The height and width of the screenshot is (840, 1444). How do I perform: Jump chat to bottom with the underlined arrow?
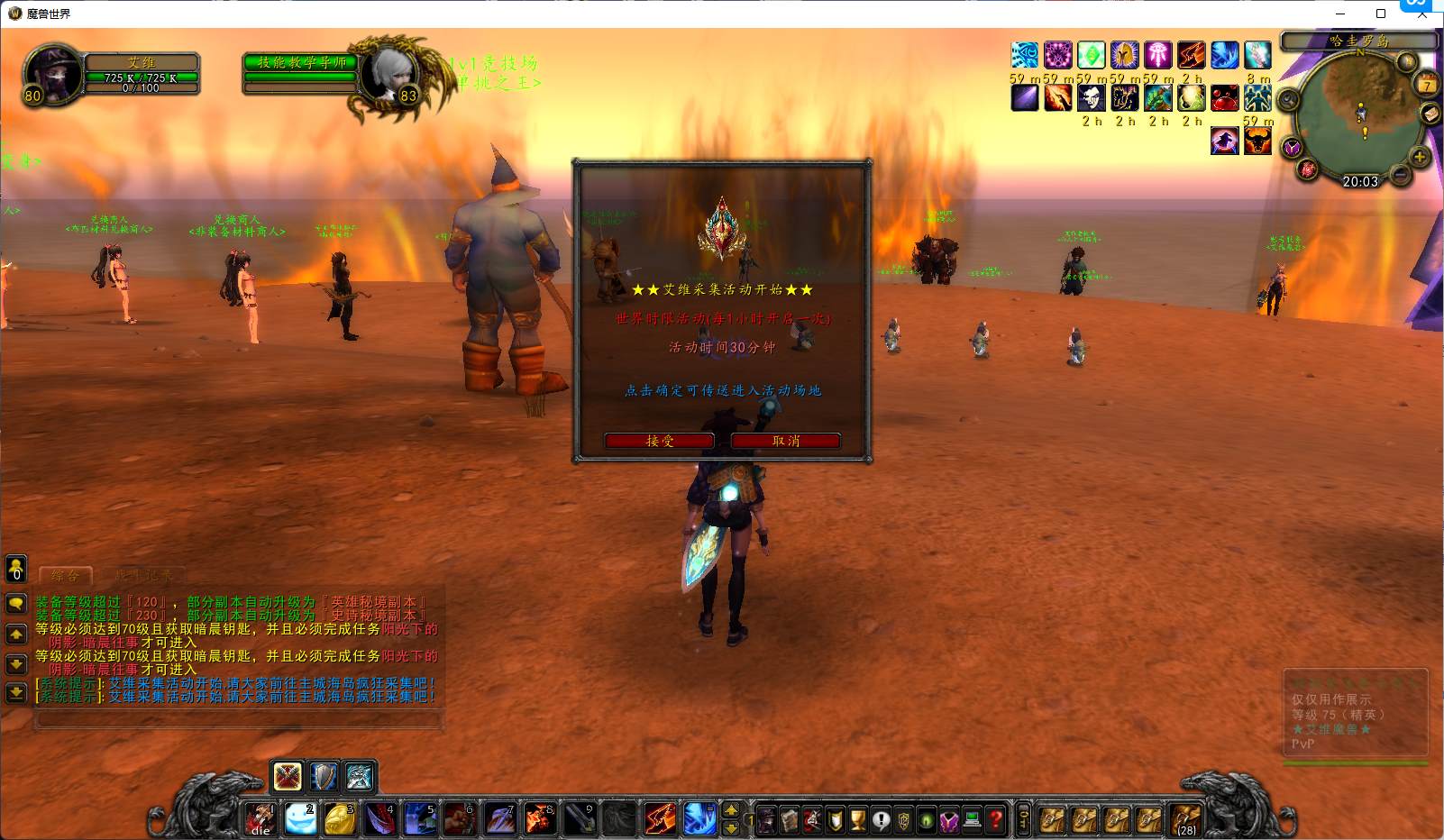[x=16, y=692]
